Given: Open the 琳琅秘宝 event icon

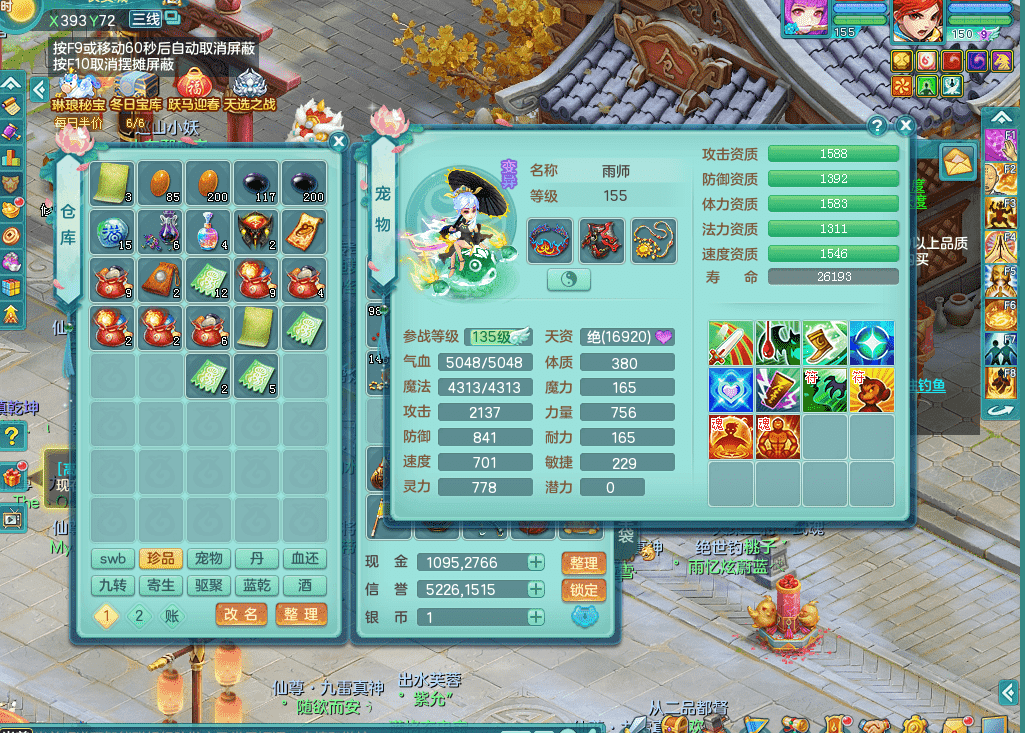Looking at the screenshot, I should [x=78, y=88].
